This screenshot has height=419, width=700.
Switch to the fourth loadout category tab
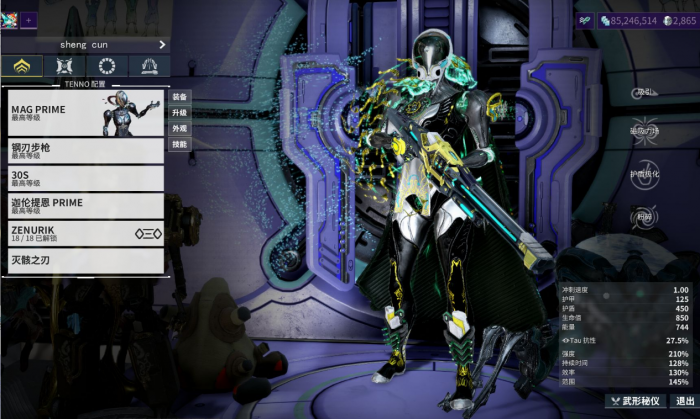pyautogui.click(x=149, y=67)
